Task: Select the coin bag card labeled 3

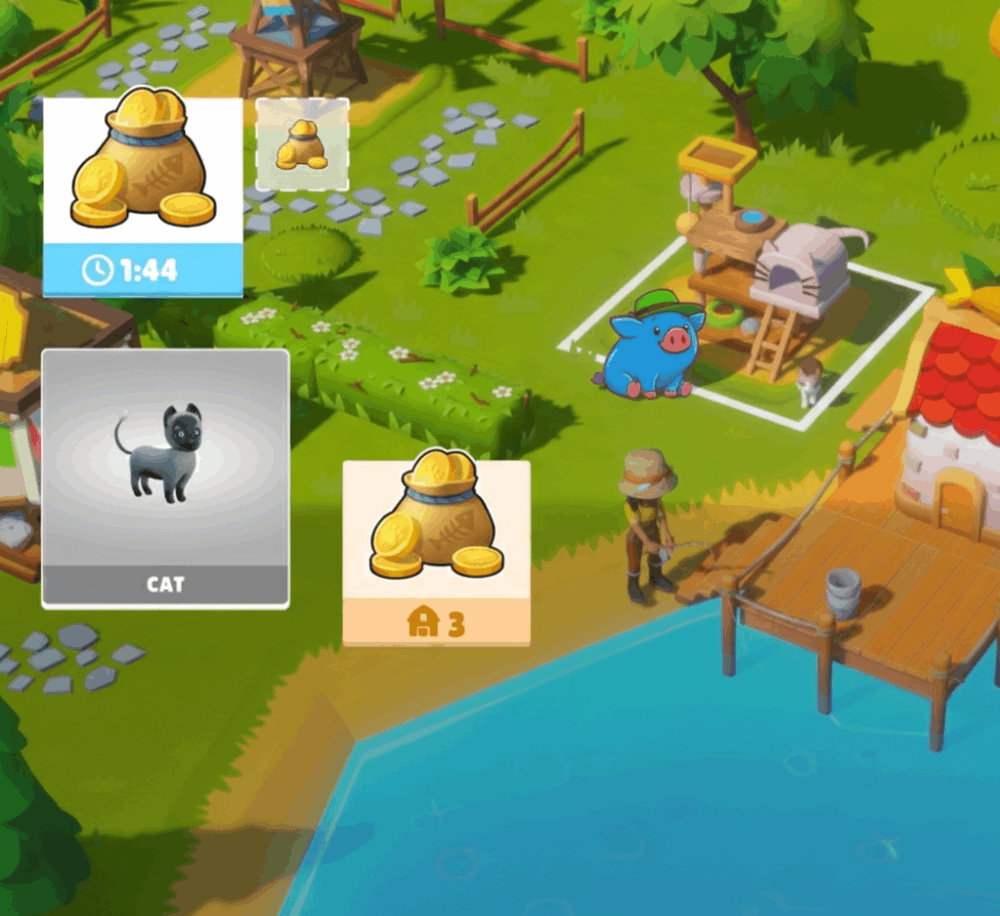Action: tap(436, 552)
